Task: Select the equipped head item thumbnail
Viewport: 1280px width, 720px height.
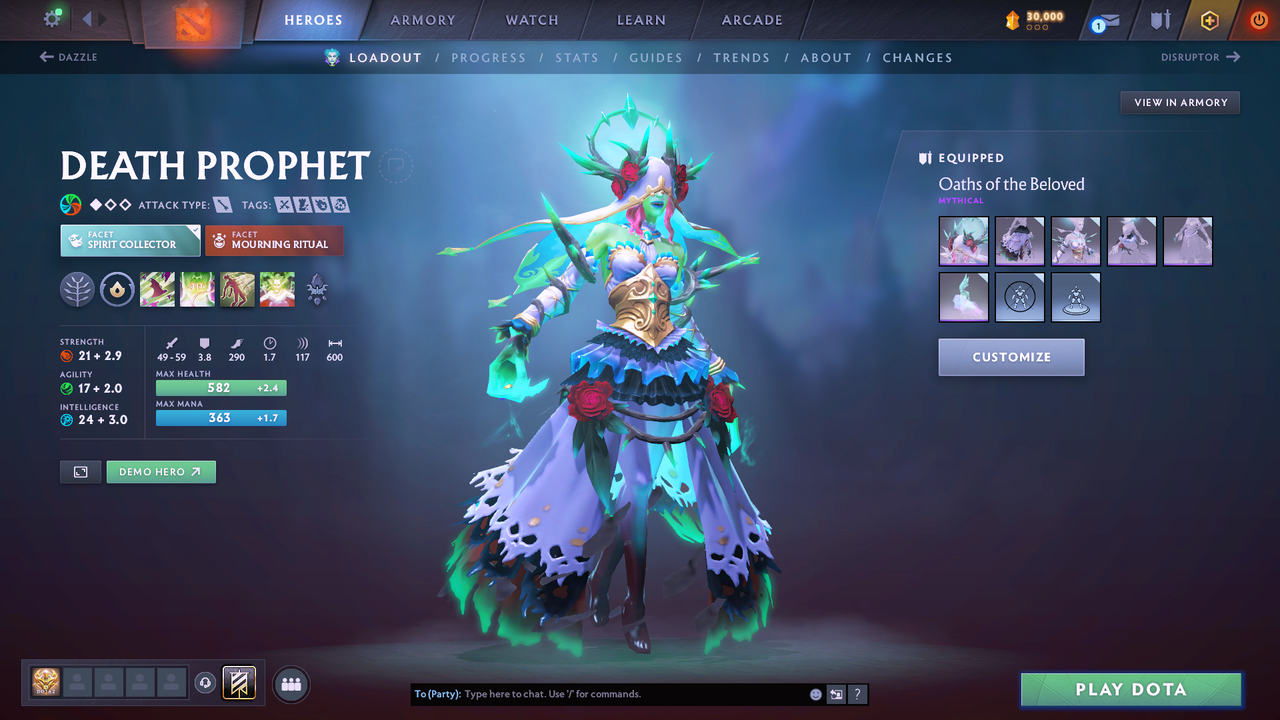Action: [963, 241]
